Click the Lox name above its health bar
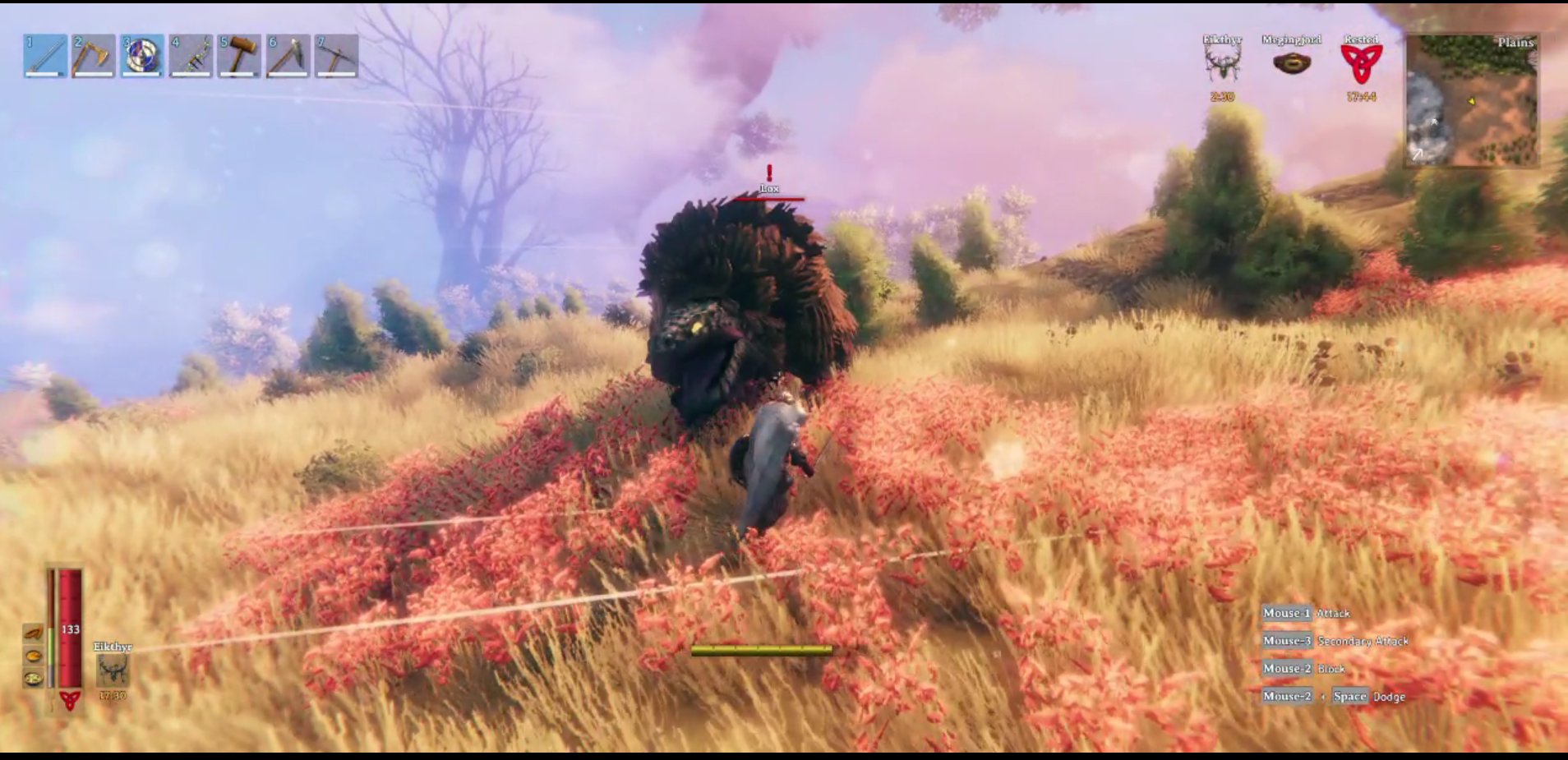 [x=768, y=187]
